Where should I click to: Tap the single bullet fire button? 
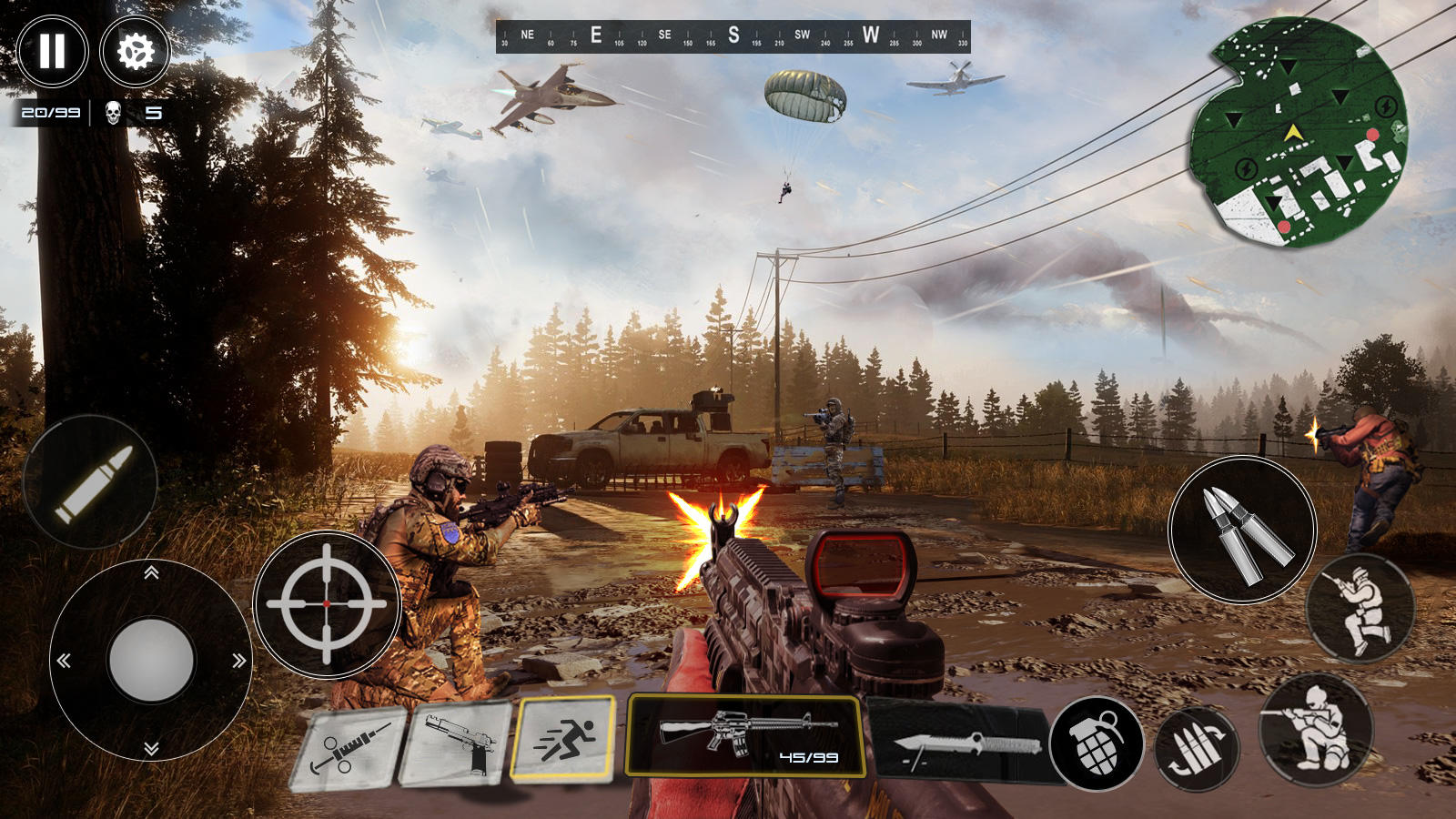[91, 482]
